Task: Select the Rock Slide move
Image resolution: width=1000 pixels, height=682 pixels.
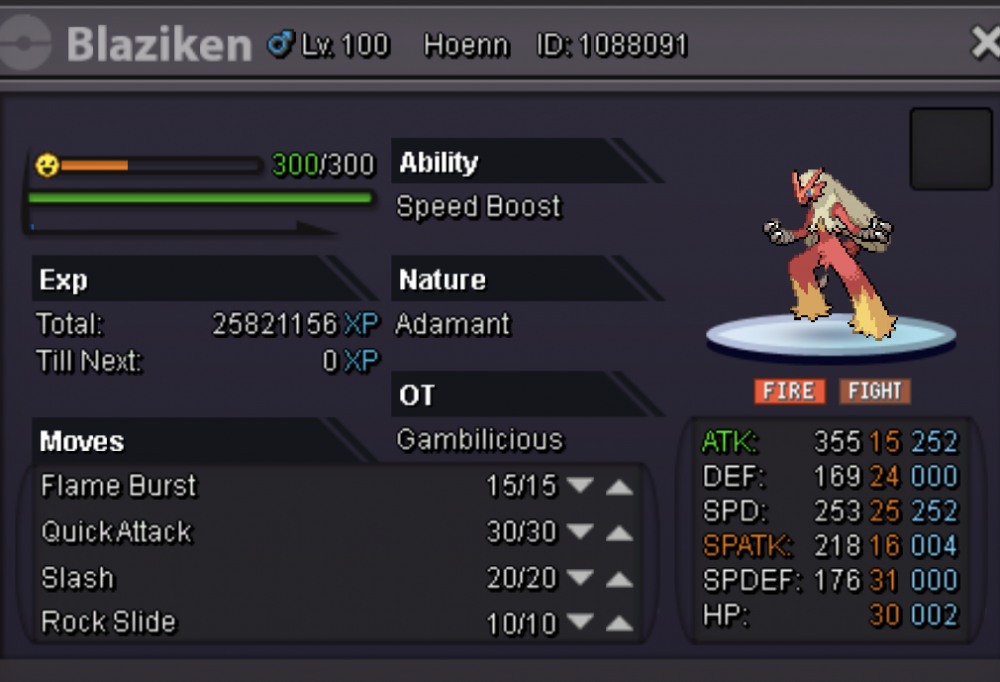Action: click(108, 622)
